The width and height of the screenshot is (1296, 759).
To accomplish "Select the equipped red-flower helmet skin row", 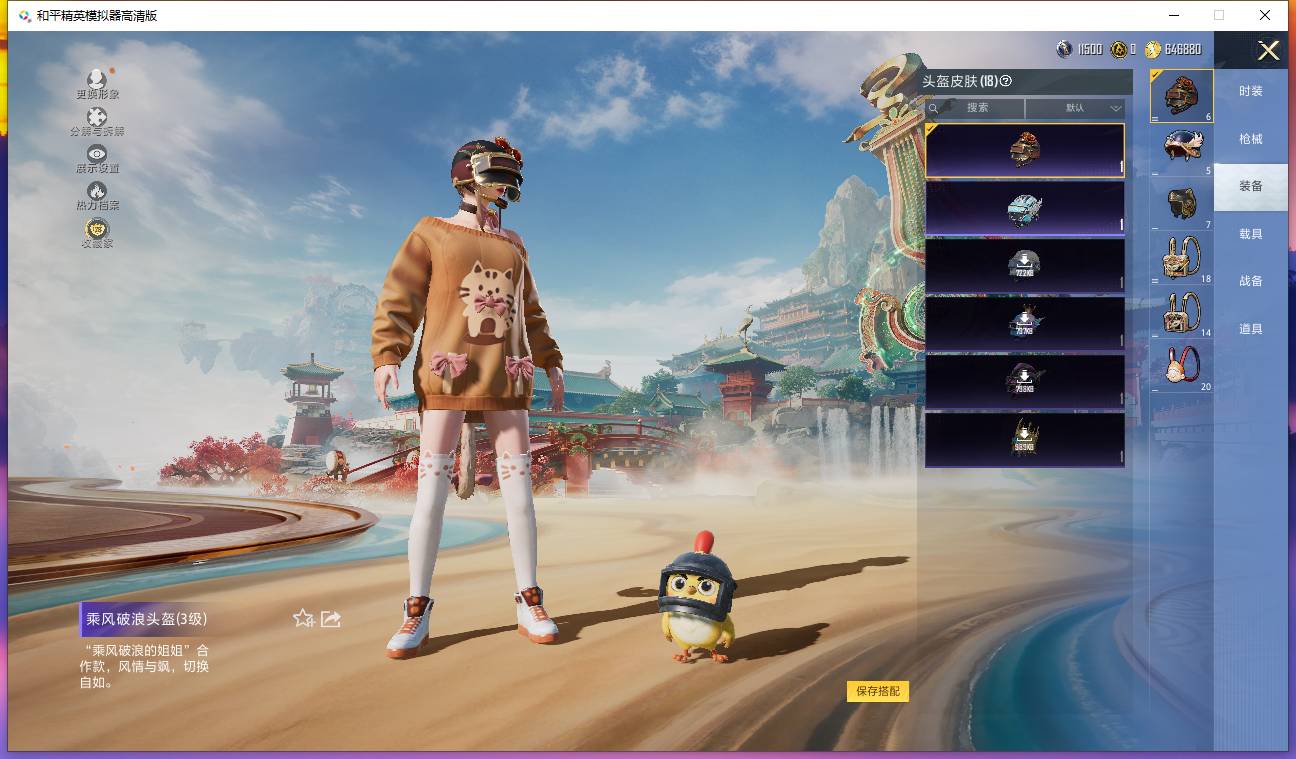I will point(1024,150).
